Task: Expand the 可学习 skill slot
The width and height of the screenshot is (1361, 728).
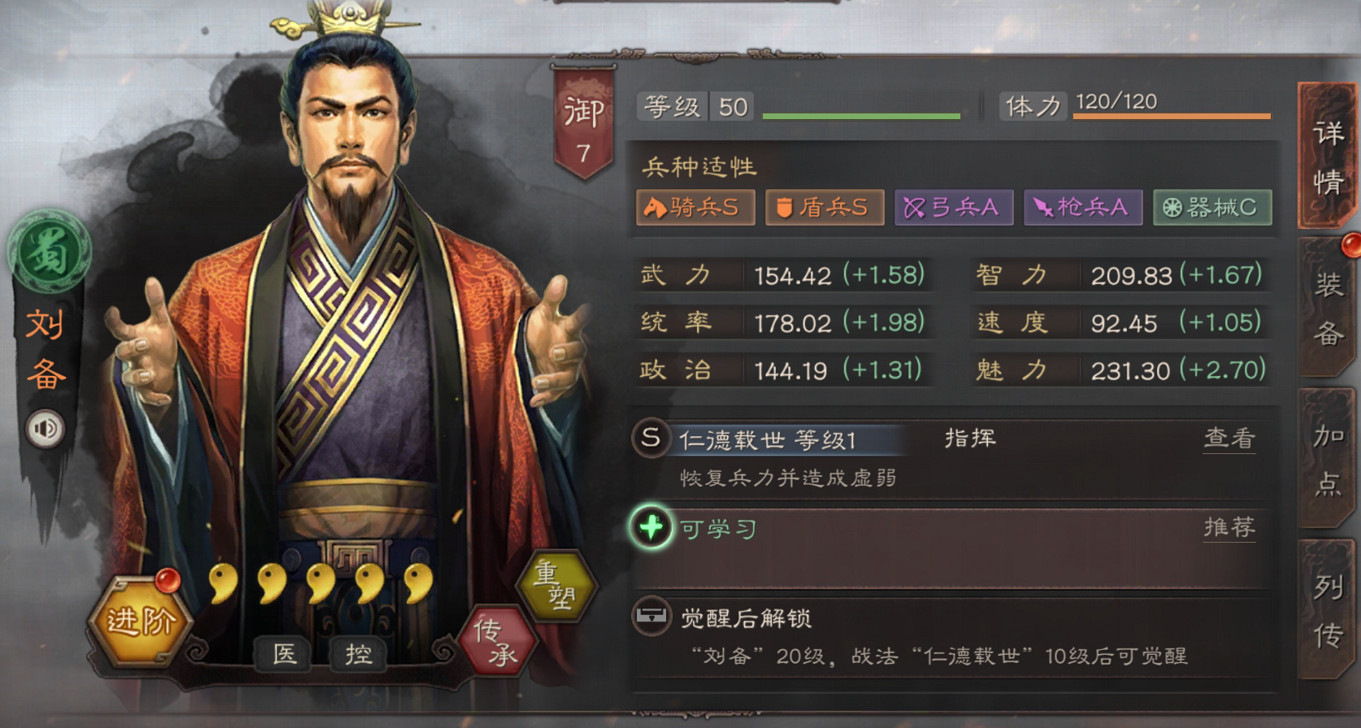Action: point(651,527)
